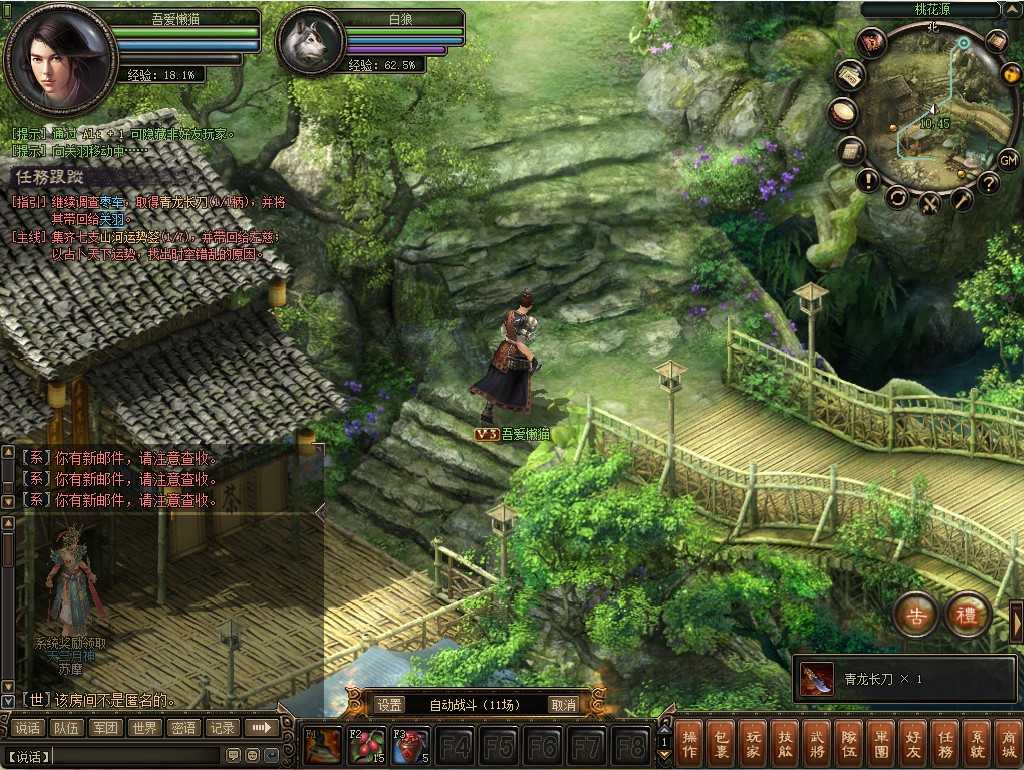The width and height of the screenshot is (1024, 770).
Task: Click the GM button by the minimap
Action: click(x=1008, y=159)
